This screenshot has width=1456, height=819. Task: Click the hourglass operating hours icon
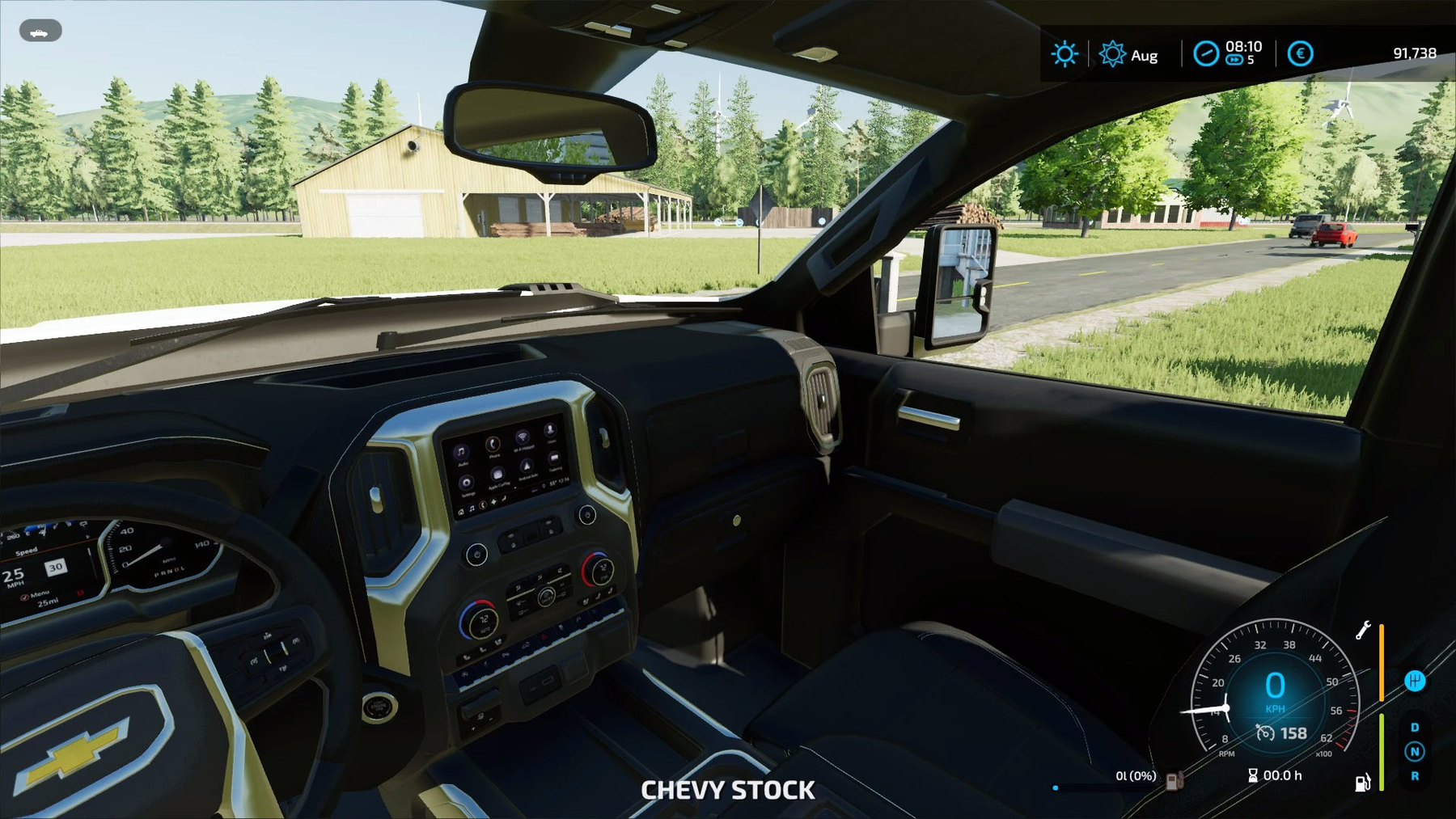(1253, 775)
